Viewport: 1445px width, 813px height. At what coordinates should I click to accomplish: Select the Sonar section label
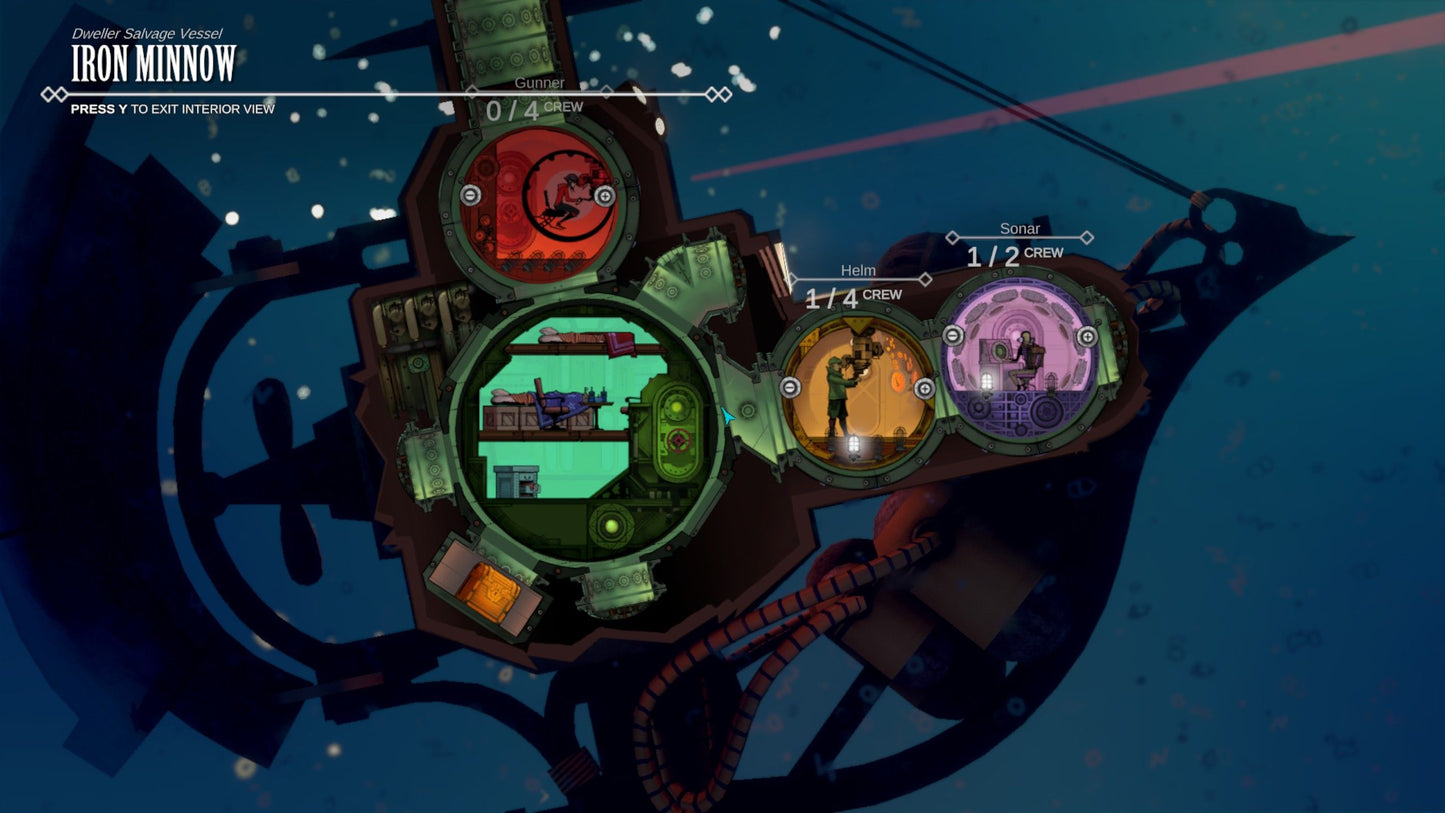click(x=1019, y=228)
